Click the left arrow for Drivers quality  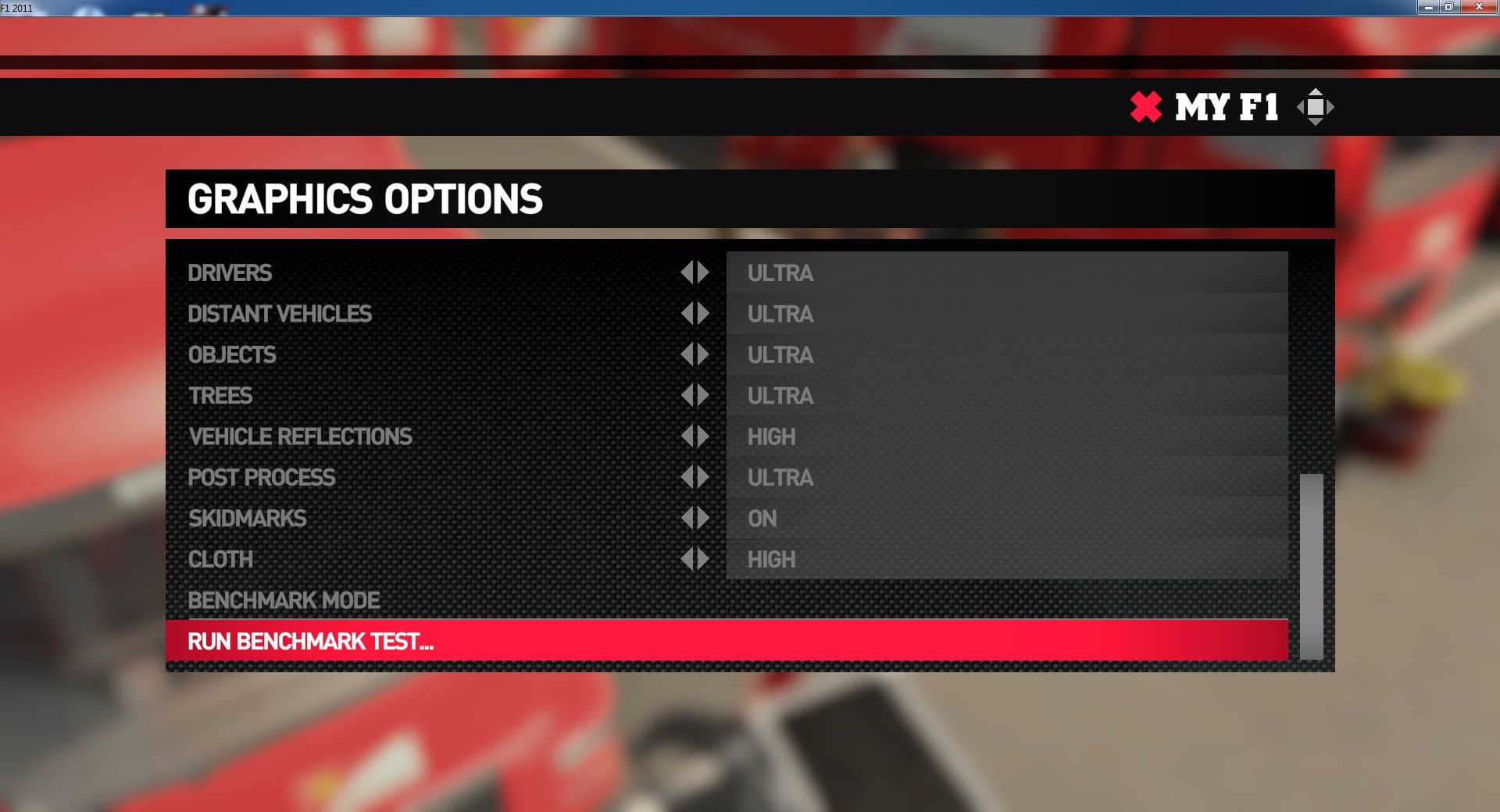tap(687, 272)
